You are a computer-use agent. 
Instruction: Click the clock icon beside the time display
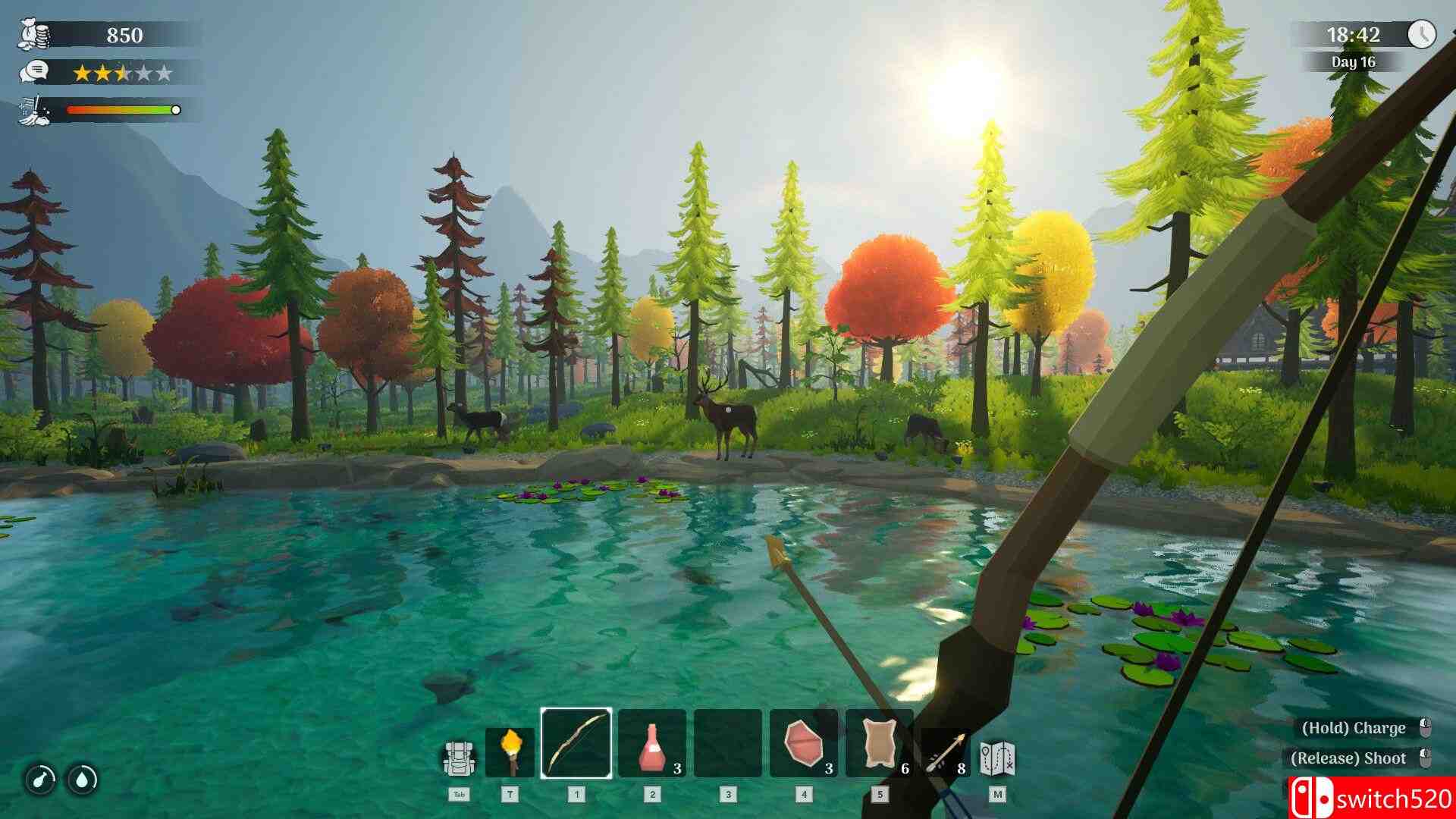(1423, 33)
